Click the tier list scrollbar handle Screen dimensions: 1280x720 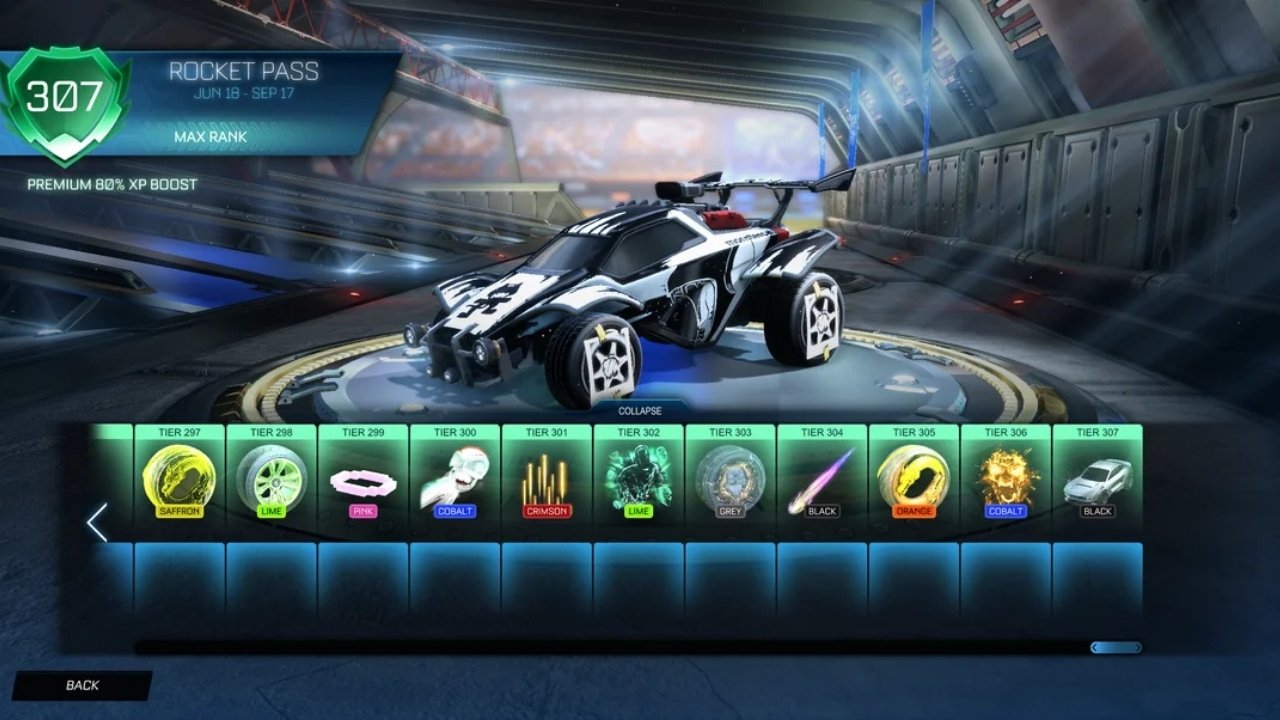[x=1115, y=648]
